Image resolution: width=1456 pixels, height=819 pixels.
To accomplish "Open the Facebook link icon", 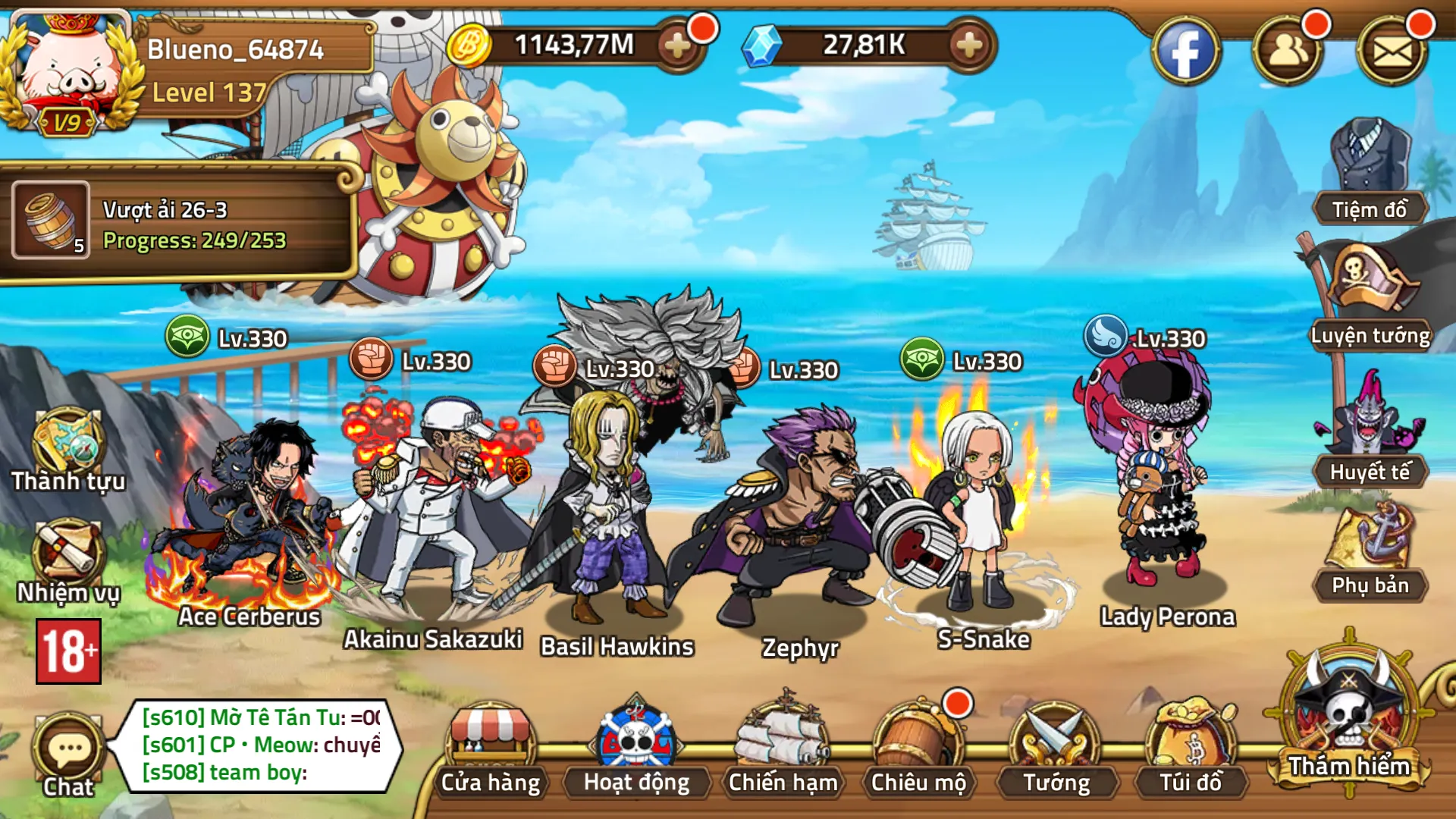I will (1186, 52).
